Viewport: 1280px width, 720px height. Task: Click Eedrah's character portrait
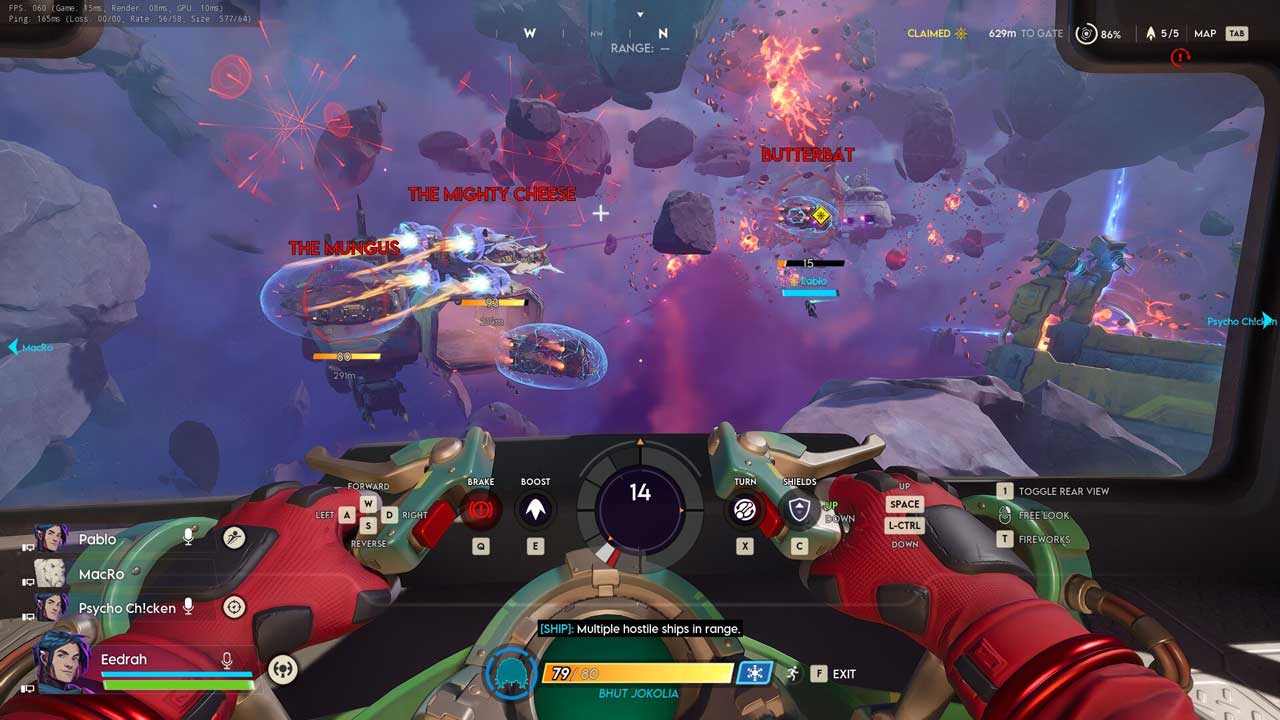(x=62, y=661)
